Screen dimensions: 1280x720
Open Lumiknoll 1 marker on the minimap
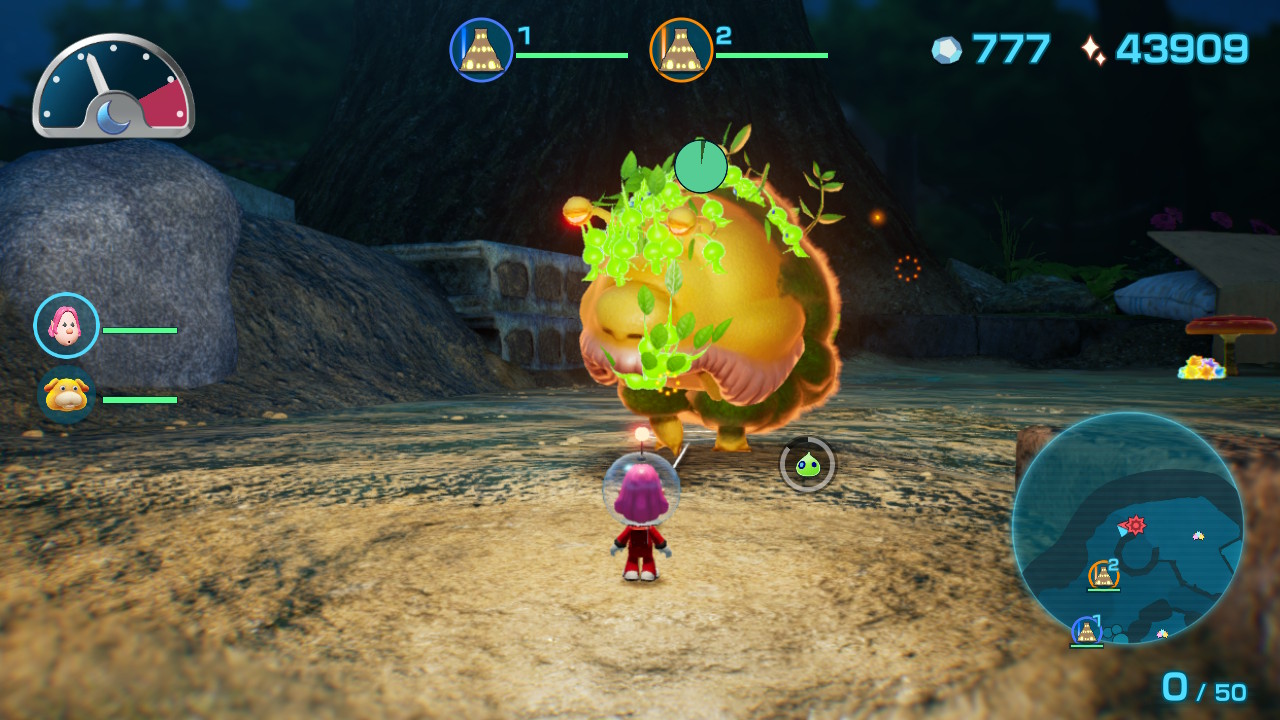point(1086,632)
